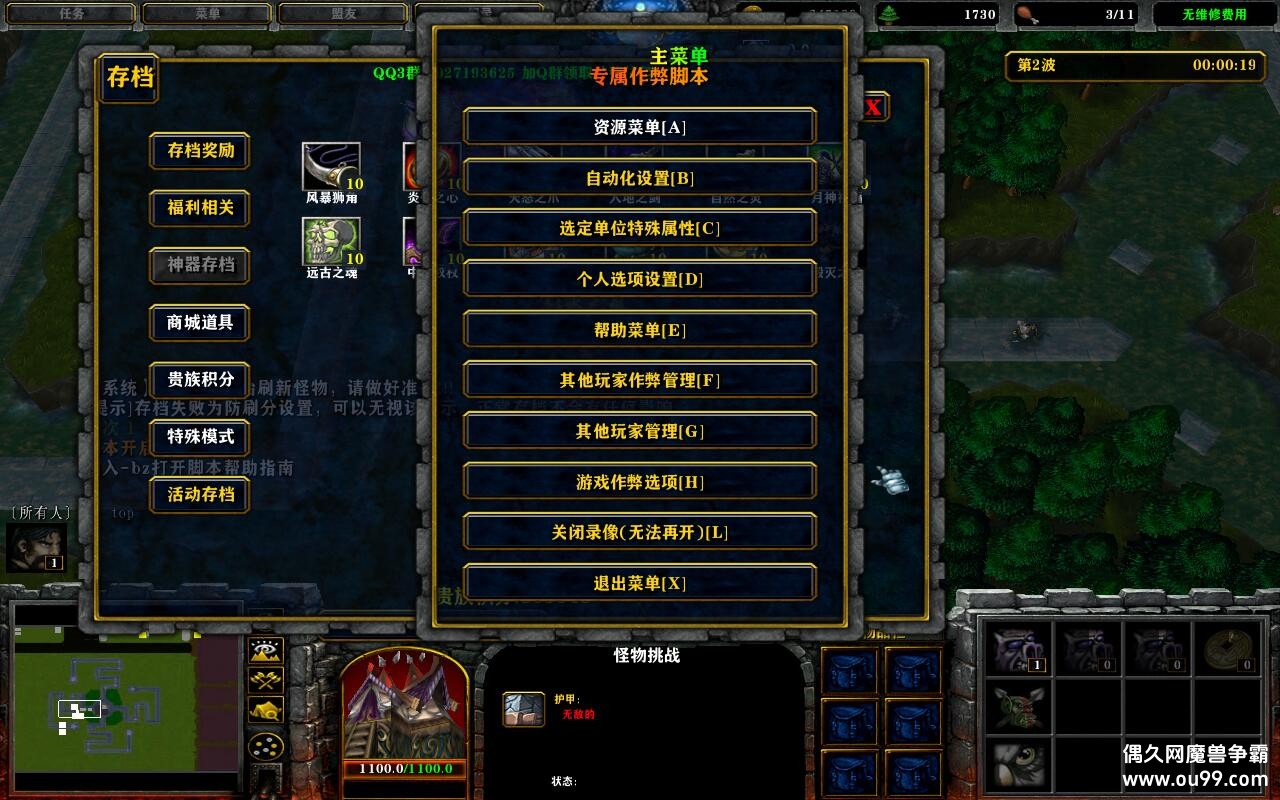Click the 特殊模式 button on the left panel
This screenshot has height=800, width=1280.
pyautogui.click(x=198, y=438)
